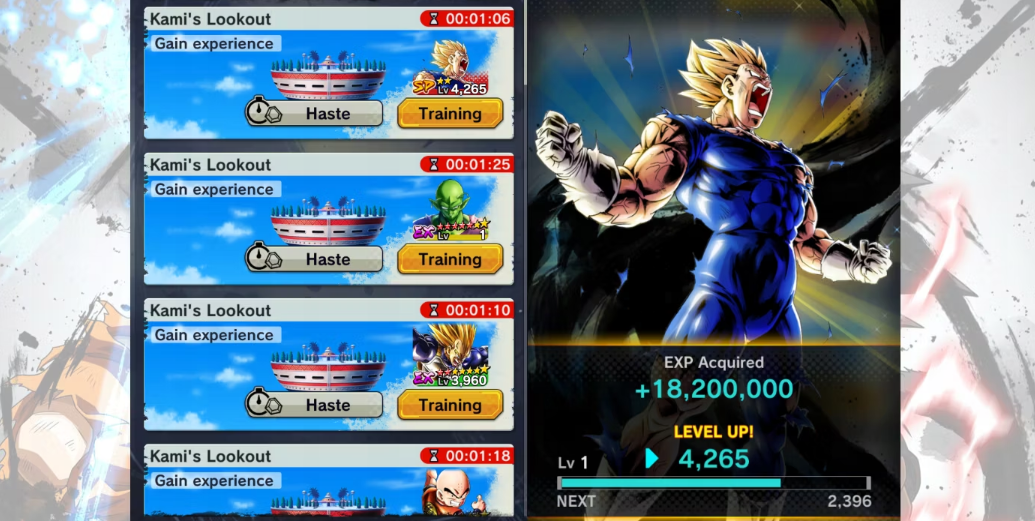The image size is (1035, 521).
Task: Select the Lv 4,265 Vegeta character thumbnail
Action: [x=451, y=68]
